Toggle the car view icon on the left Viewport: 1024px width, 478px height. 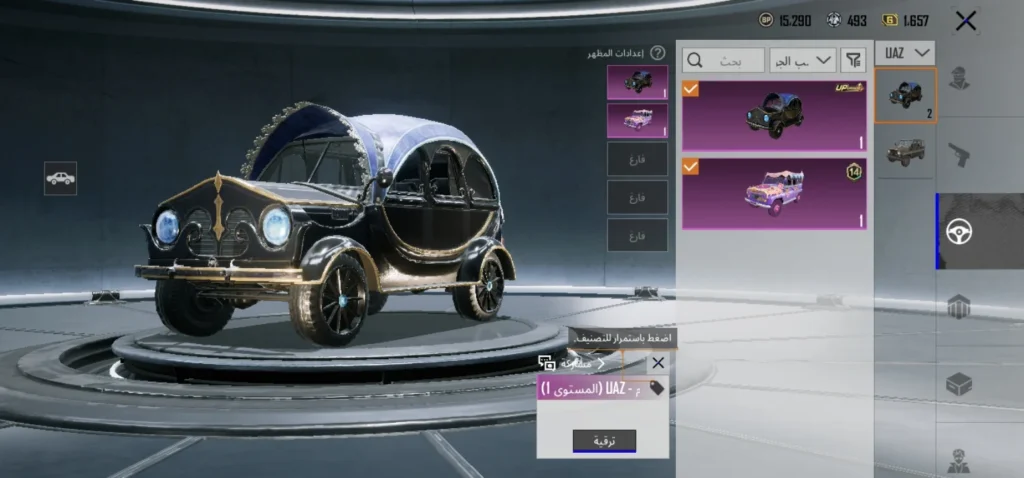coord(60,178)
